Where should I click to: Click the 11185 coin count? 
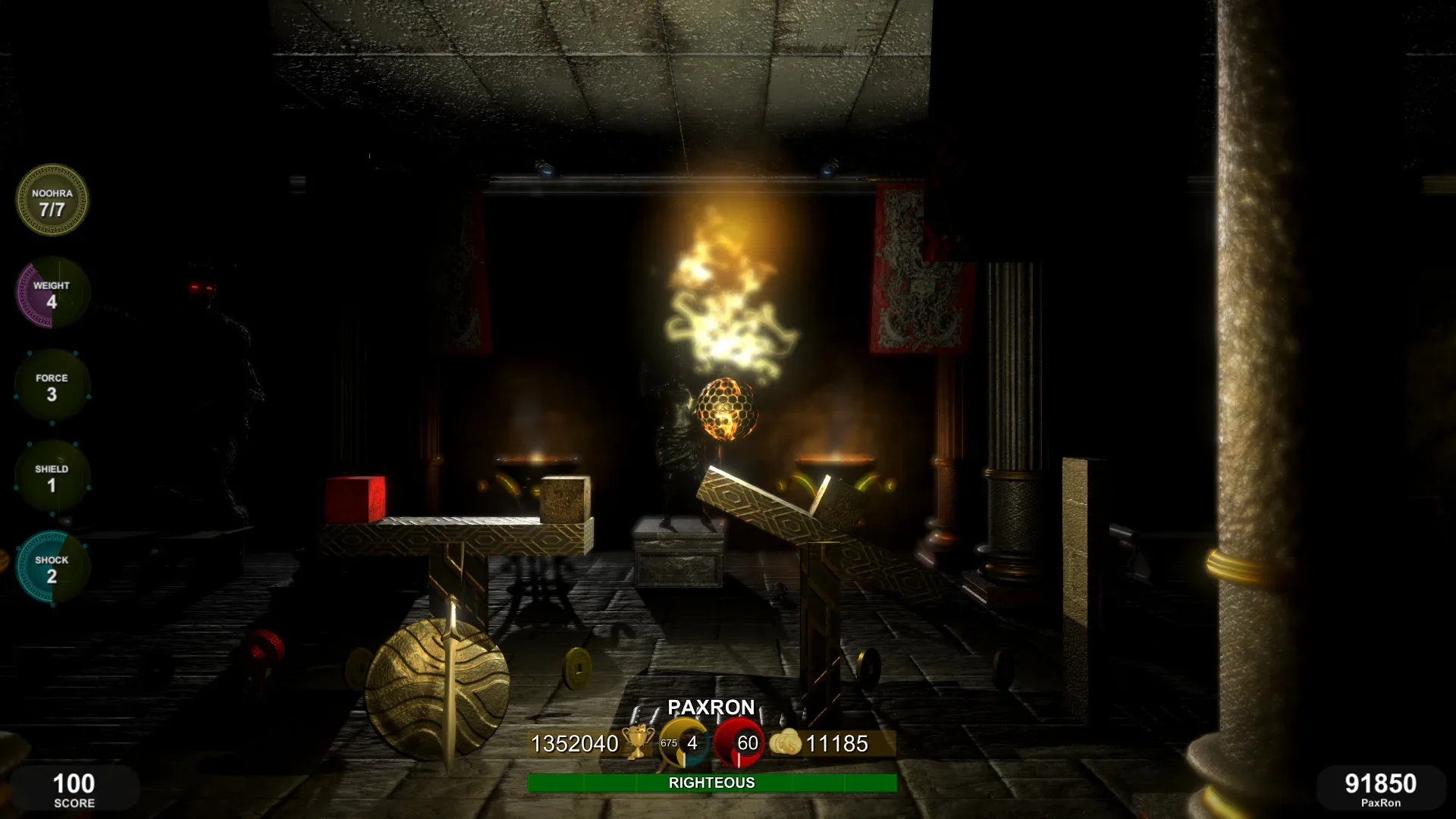point(838,745)
